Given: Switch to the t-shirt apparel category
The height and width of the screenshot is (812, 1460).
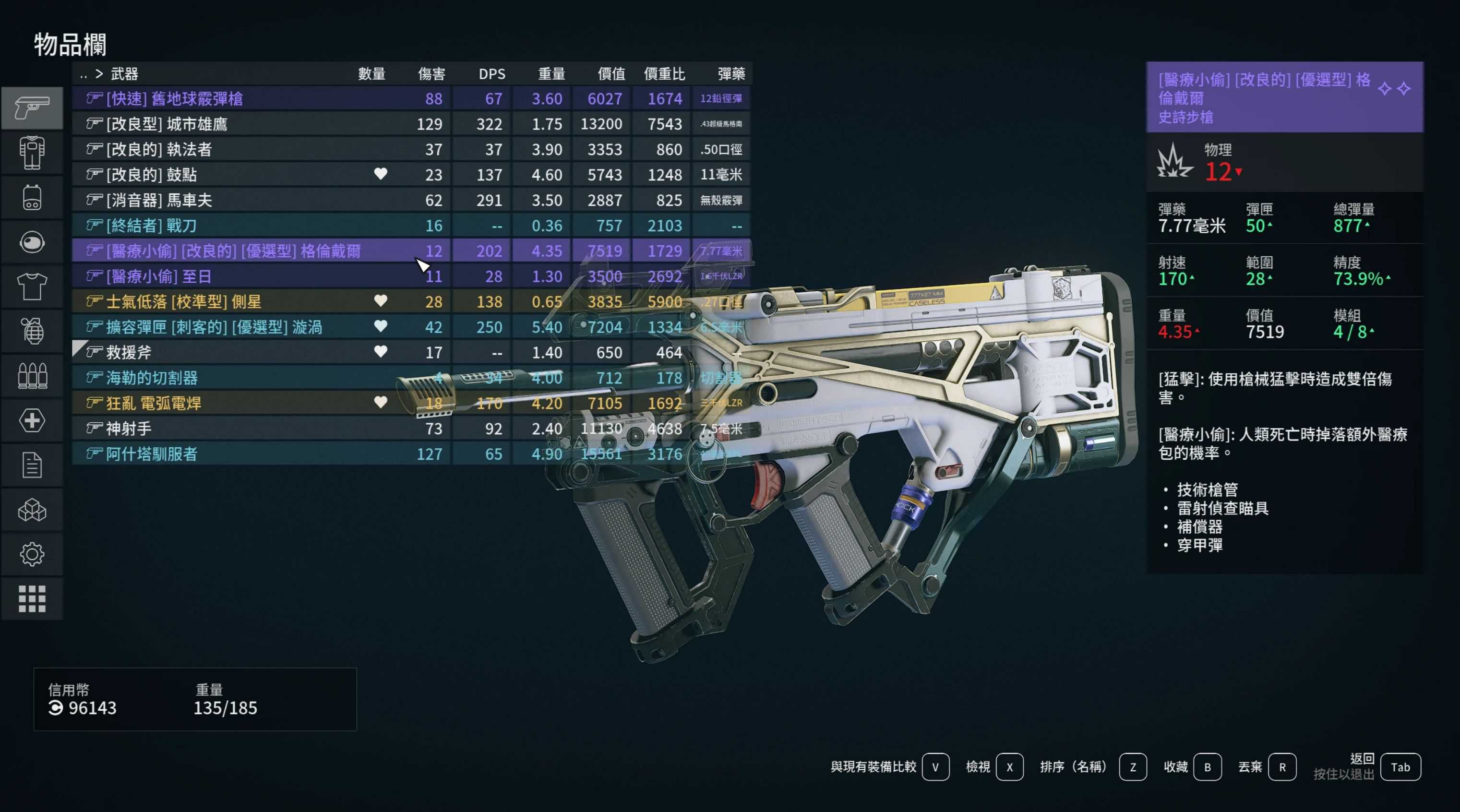Looking at the screenshot, I should tap(32, 287).
